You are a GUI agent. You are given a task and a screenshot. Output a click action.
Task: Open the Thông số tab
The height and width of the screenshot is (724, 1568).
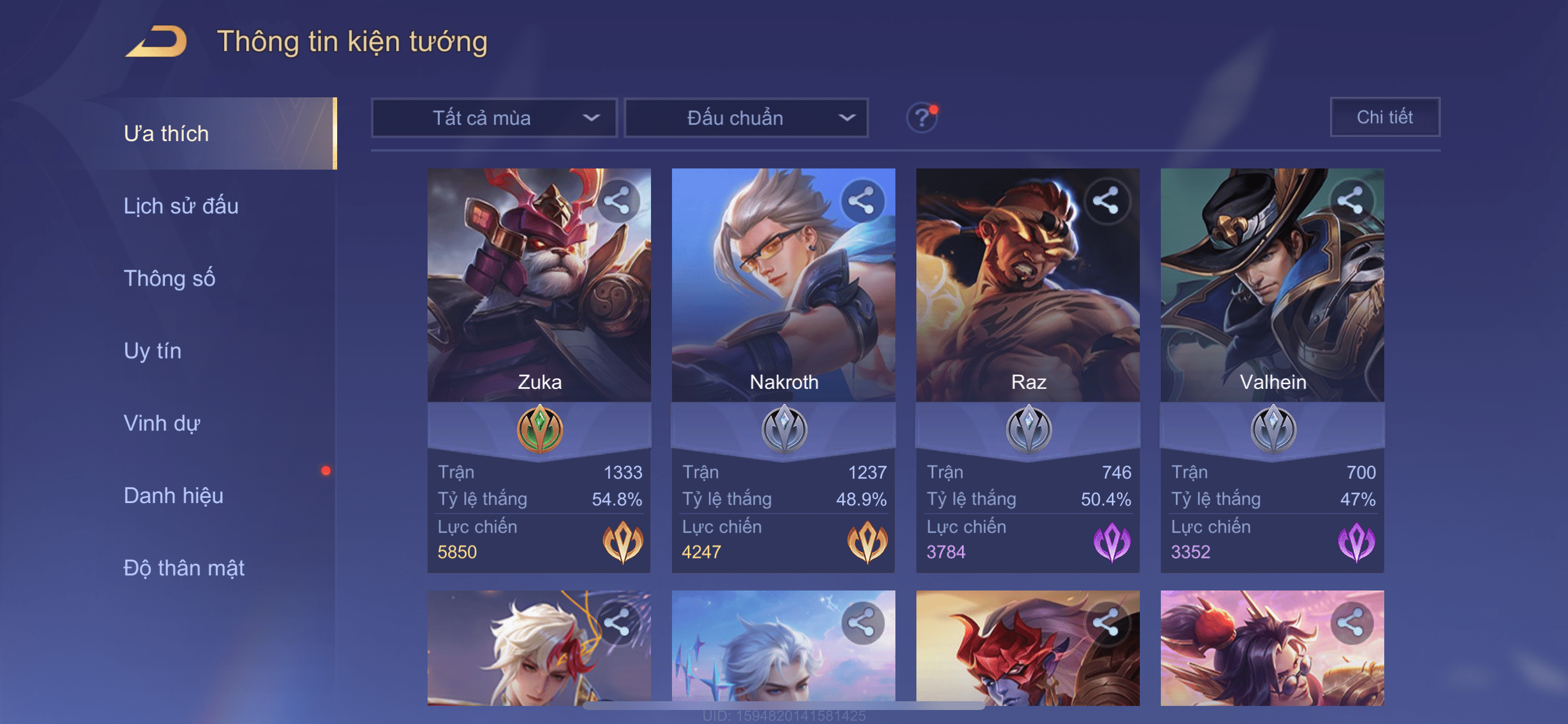(169, 279)
